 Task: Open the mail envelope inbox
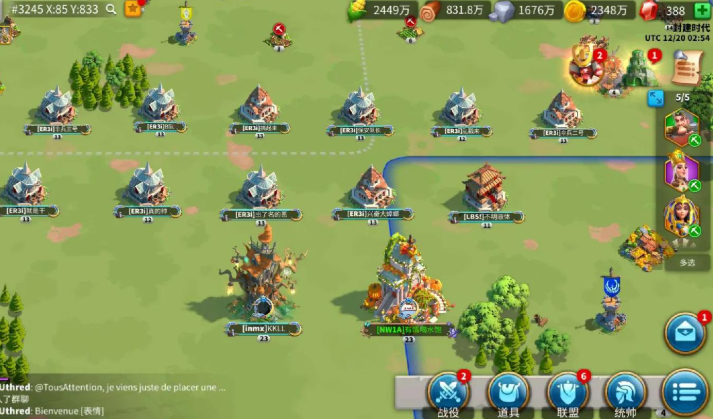click(x=685, y=334)
